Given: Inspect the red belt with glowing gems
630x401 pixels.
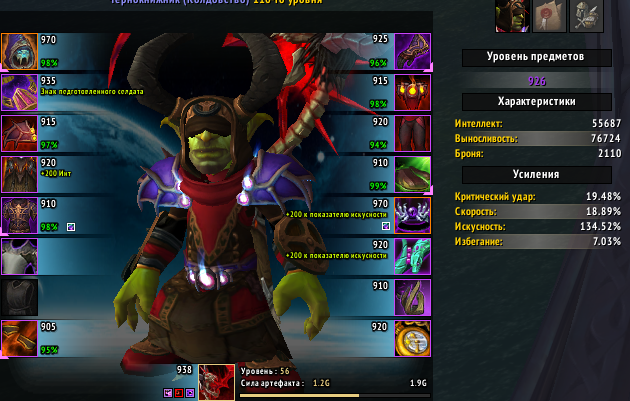Looking at the screenshot, I should click(411, 91).
